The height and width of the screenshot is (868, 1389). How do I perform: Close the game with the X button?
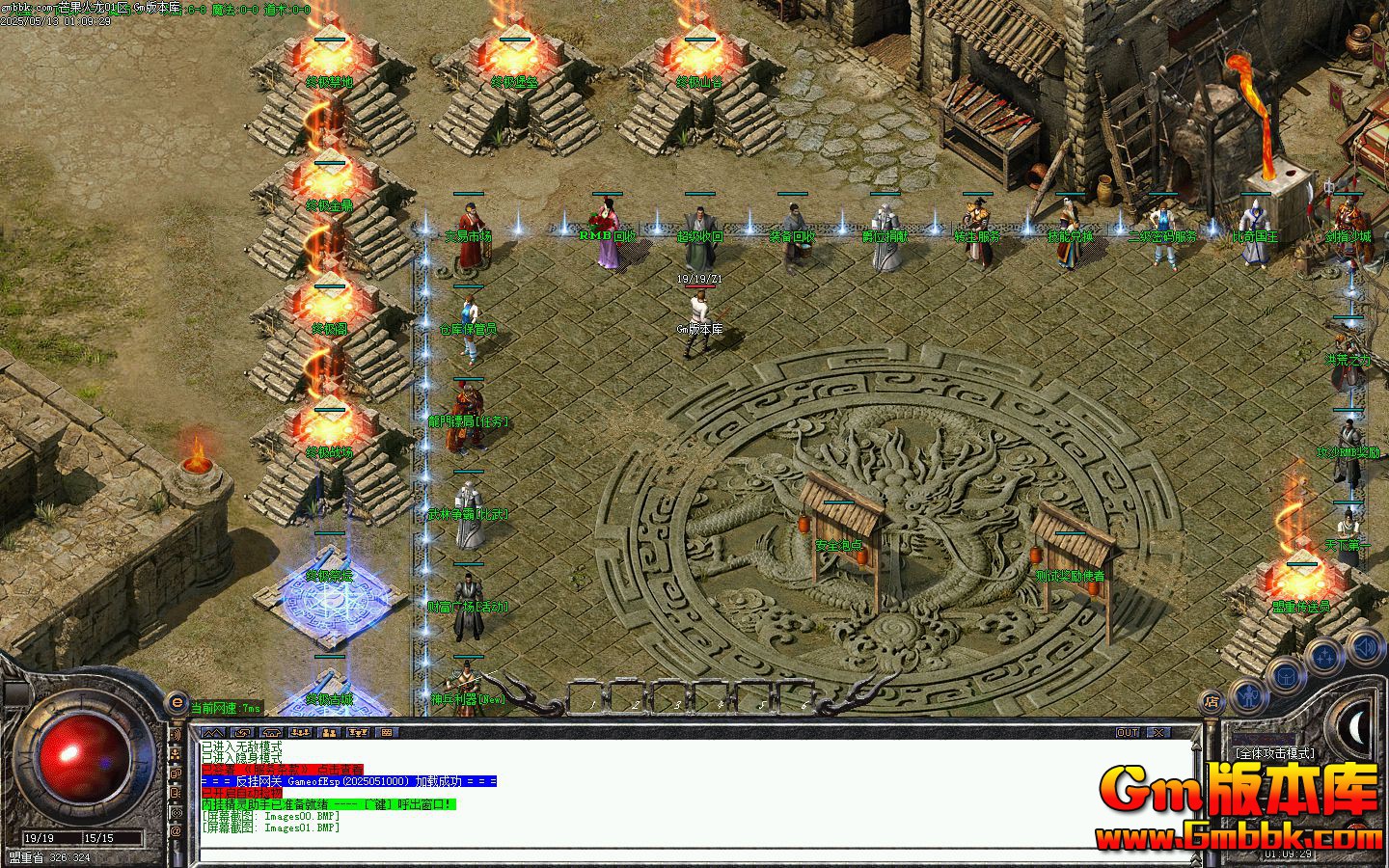1158,733
